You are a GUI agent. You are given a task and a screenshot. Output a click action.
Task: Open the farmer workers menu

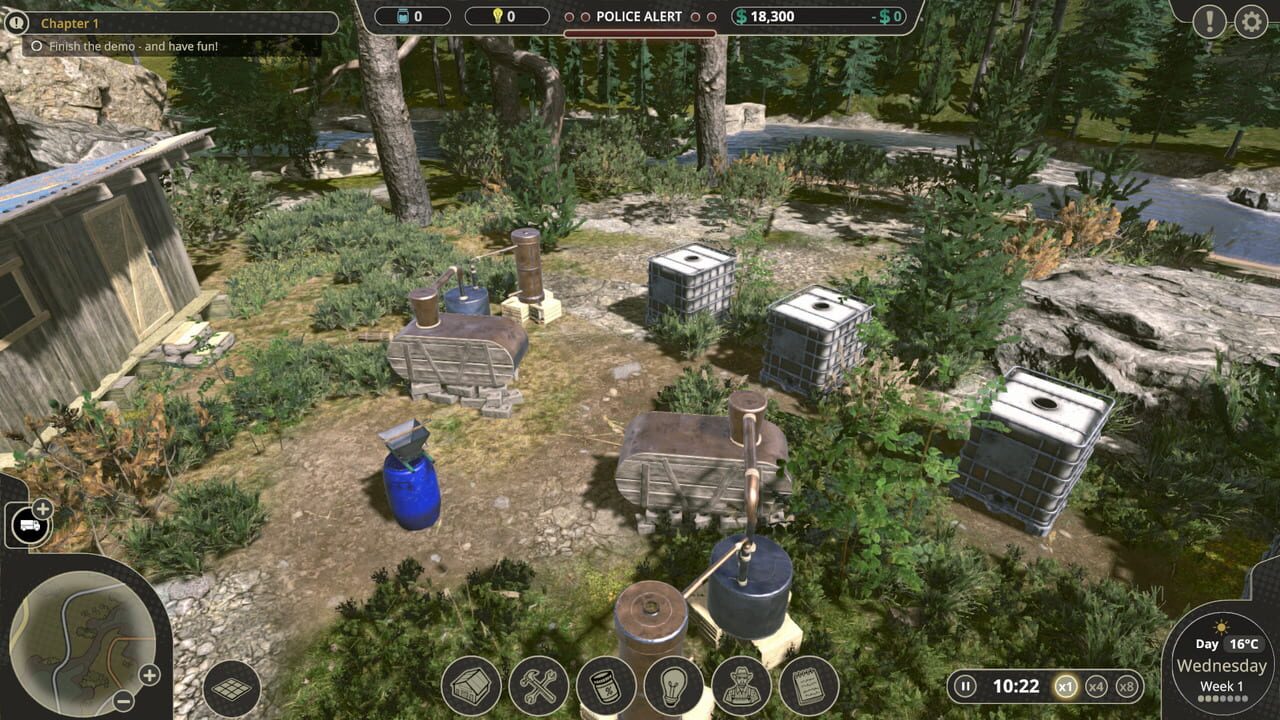740,688
